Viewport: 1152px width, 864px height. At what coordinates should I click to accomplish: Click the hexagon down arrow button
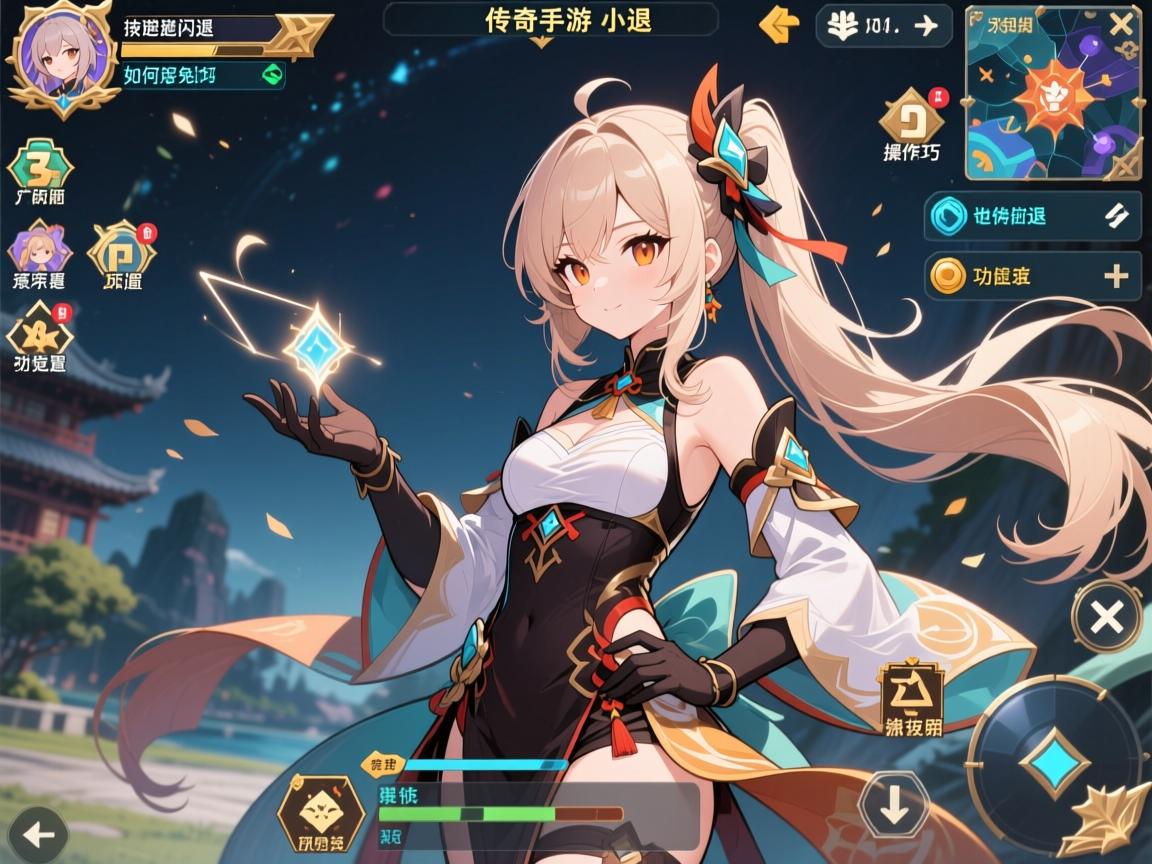click(x=894, y=804)
